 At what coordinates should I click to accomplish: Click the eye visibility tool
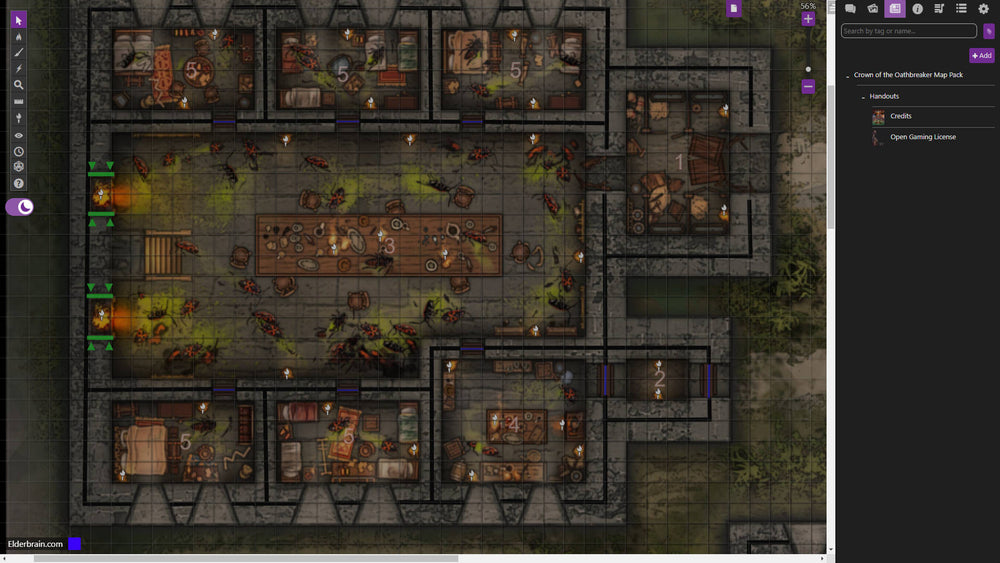click(18, 135)
